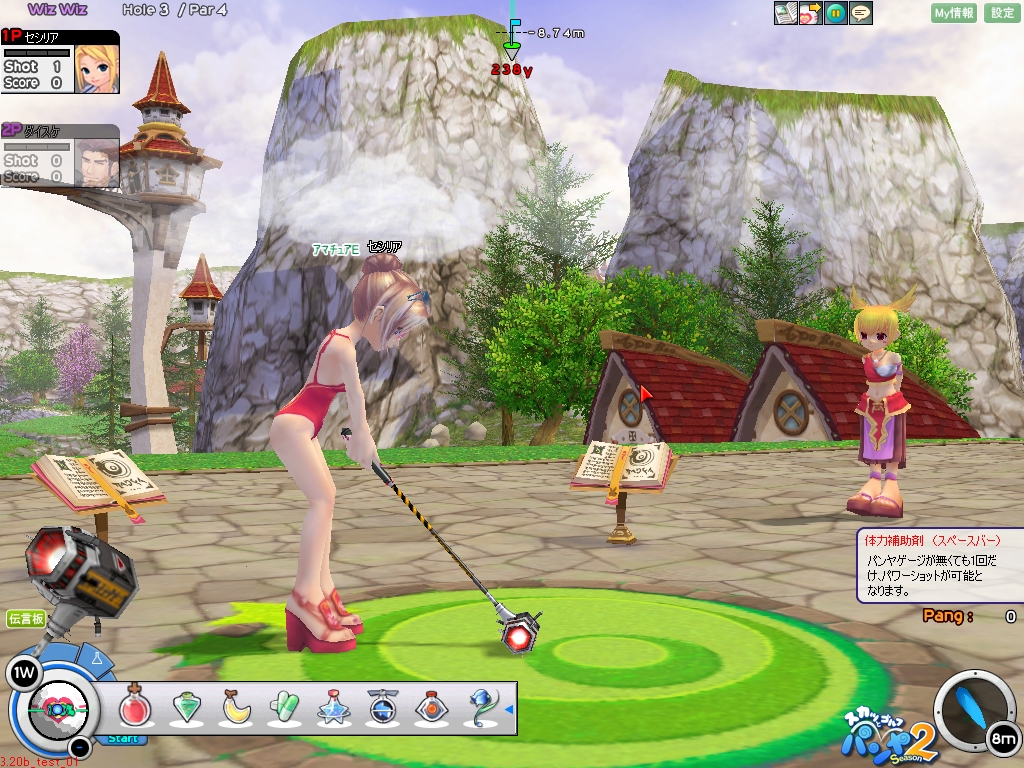This screenshot has height=768, width=1024.
Task: Open the 設定 settings menu
Action: [1002, 13]
